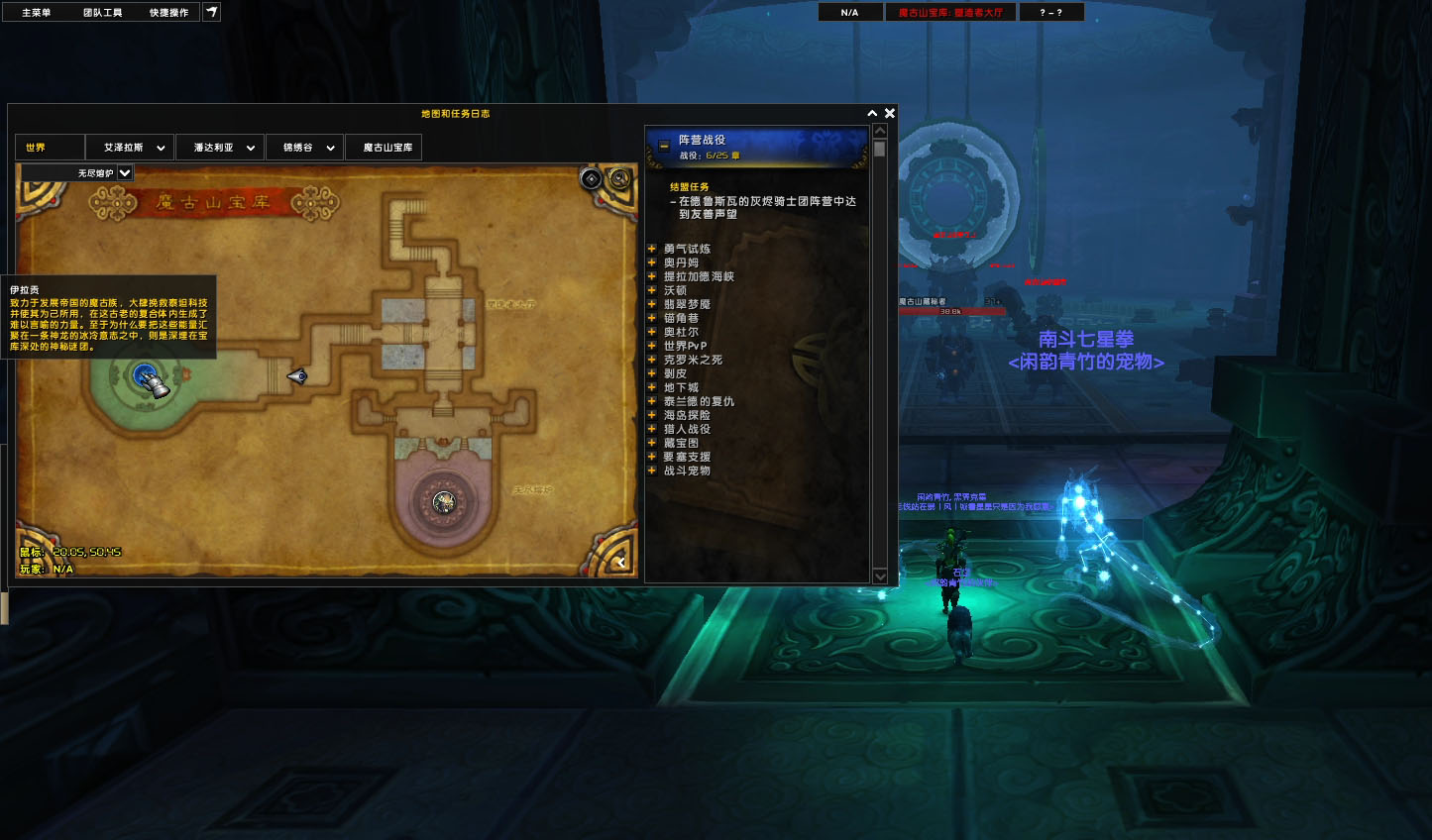Click the left magnifying glass icon on the map

[591, 180]
